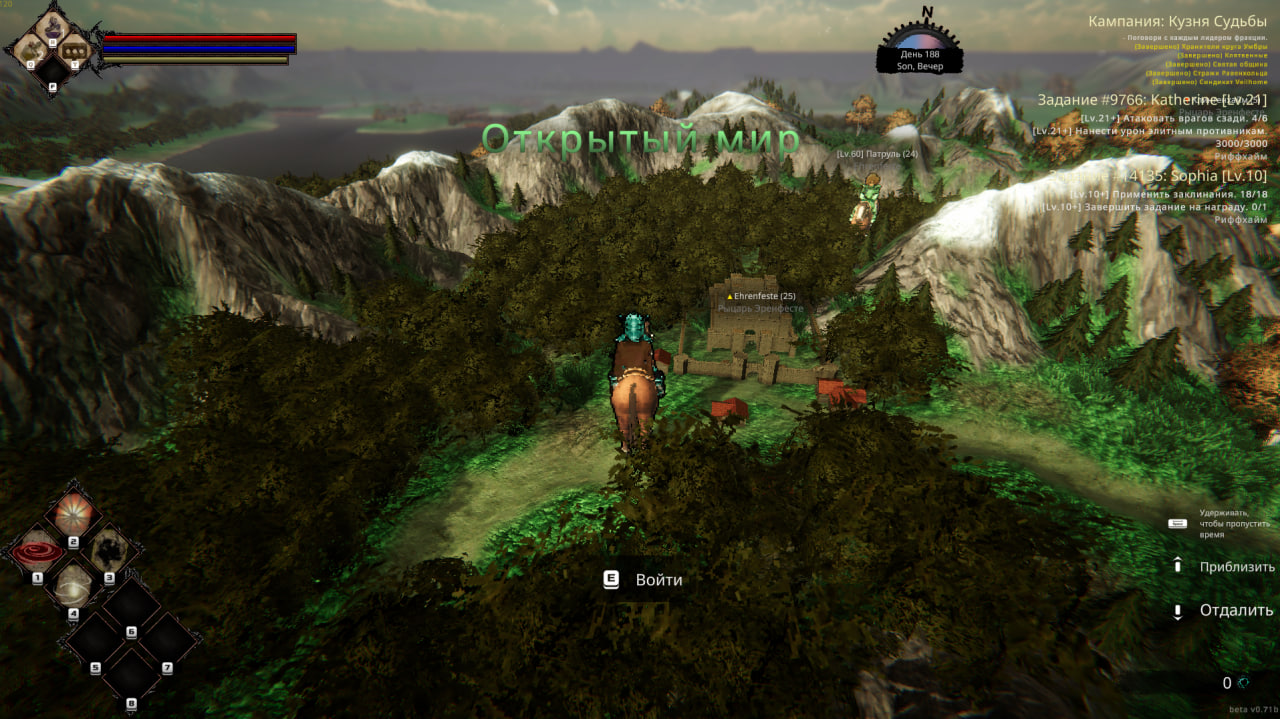Activate the red spiral ability
The width and height of the screenshot is (1280, 719).
pos(37,551)
